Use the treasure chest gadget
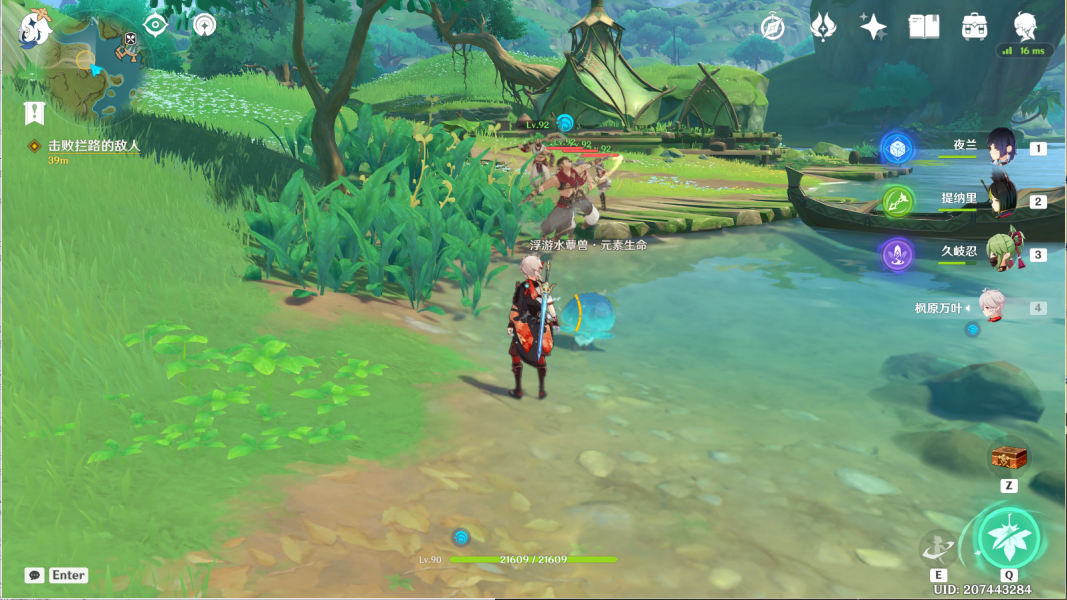 coord(1009,458)
